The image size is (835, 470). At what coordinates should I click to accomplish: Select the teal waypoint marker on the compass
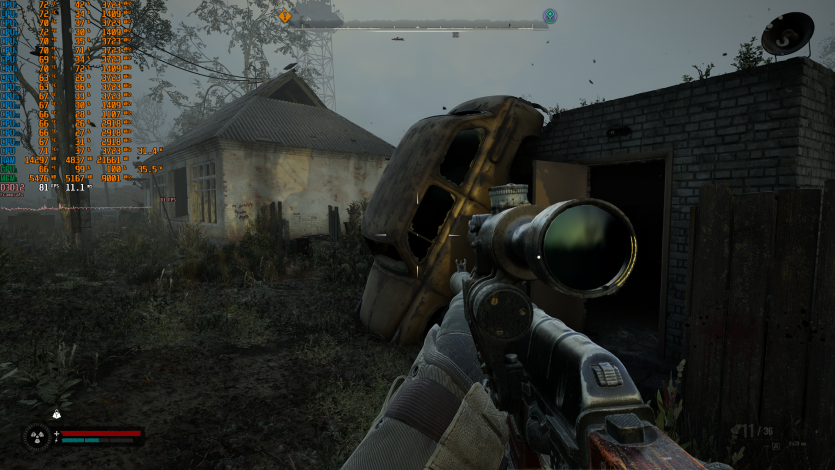pyautogui.click(x=549, y=16)
